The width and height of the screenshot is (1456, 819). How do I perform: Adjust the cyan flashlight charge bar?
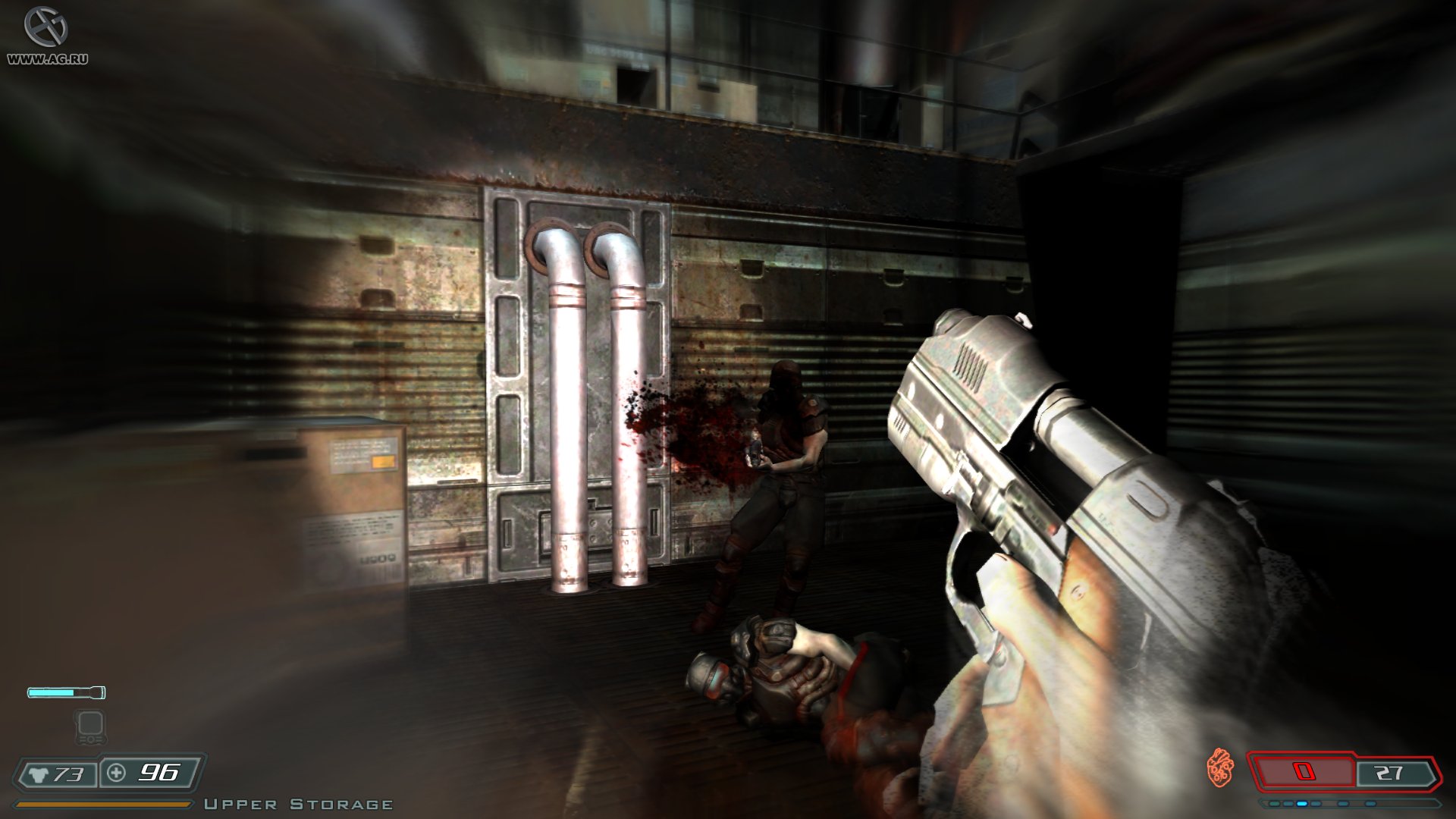52,692
